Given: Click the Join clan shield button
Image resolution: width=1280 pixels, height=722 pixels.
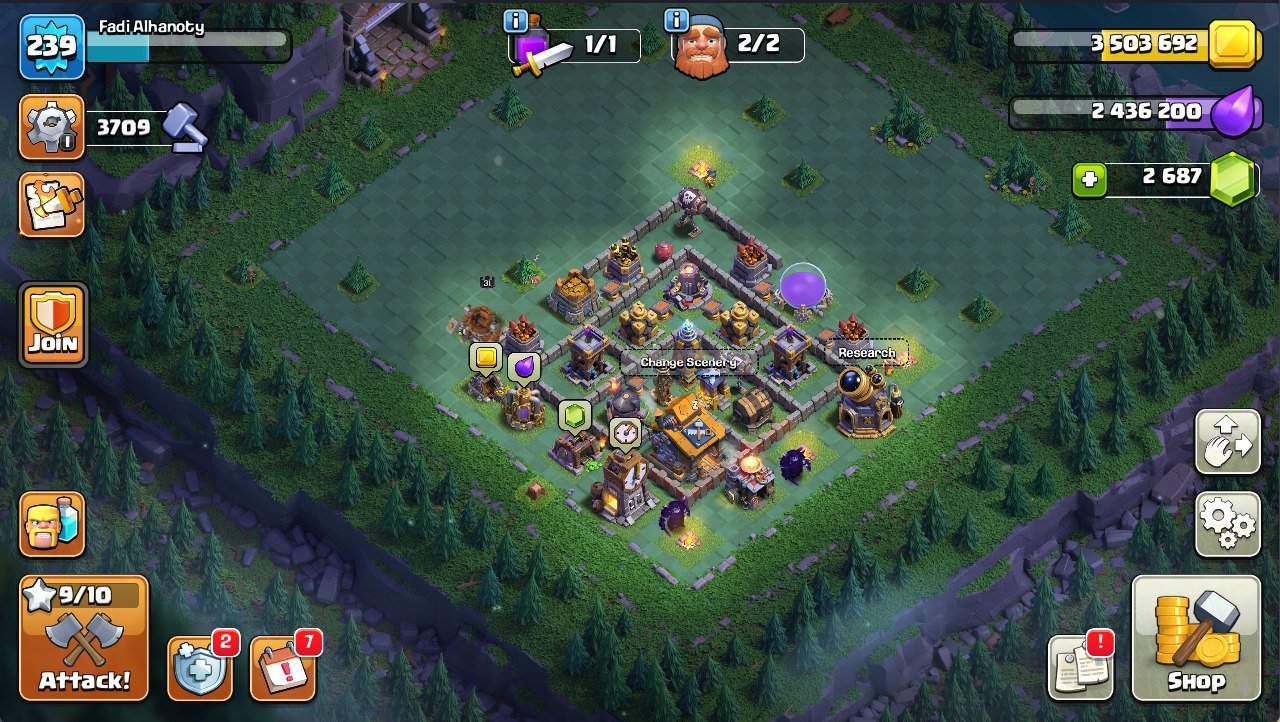Looking at the screenshot, I should pyautogui.click(x=53, y=324).
